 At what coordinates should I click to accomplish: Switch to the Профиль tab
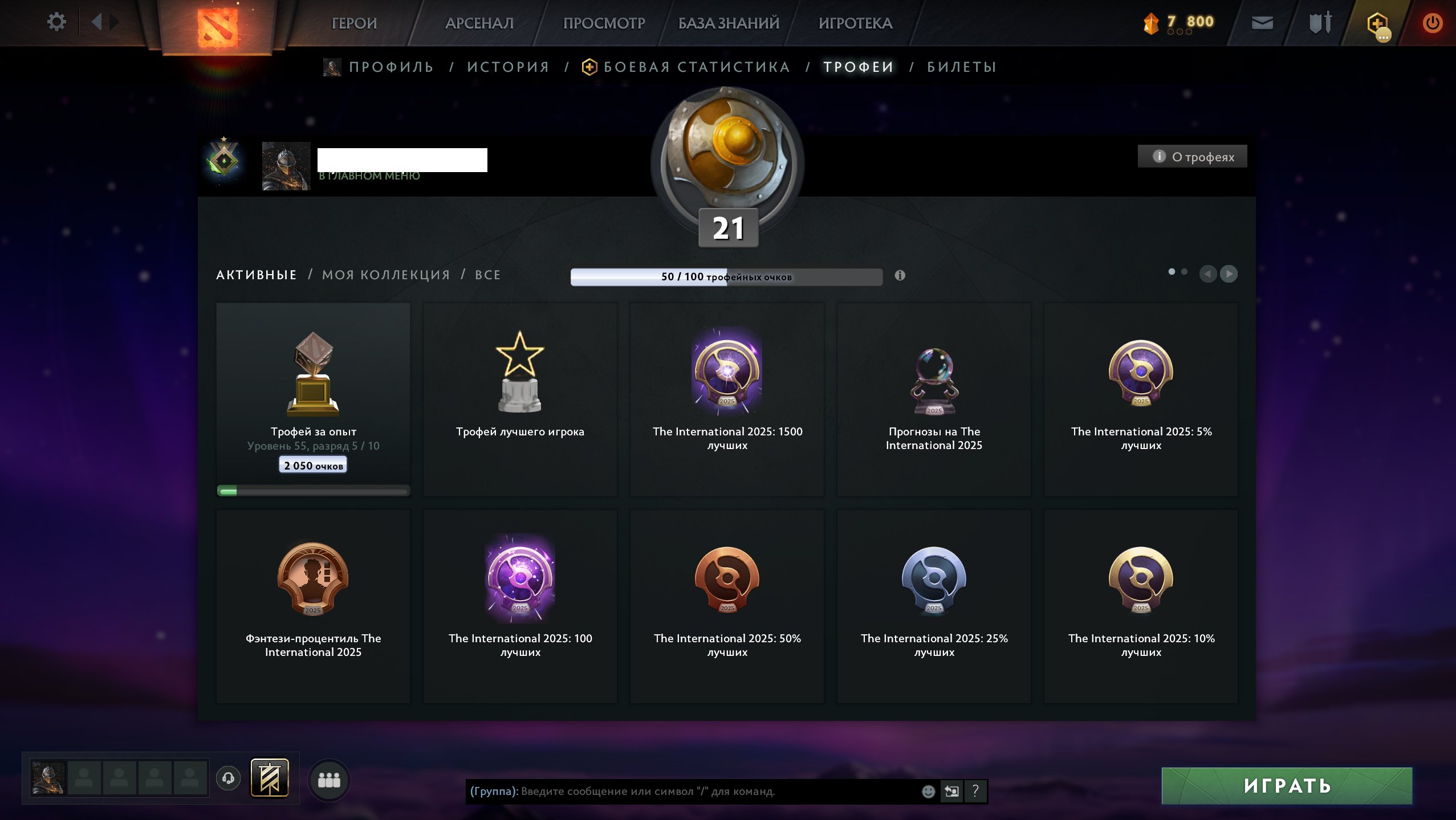(391, 67)
